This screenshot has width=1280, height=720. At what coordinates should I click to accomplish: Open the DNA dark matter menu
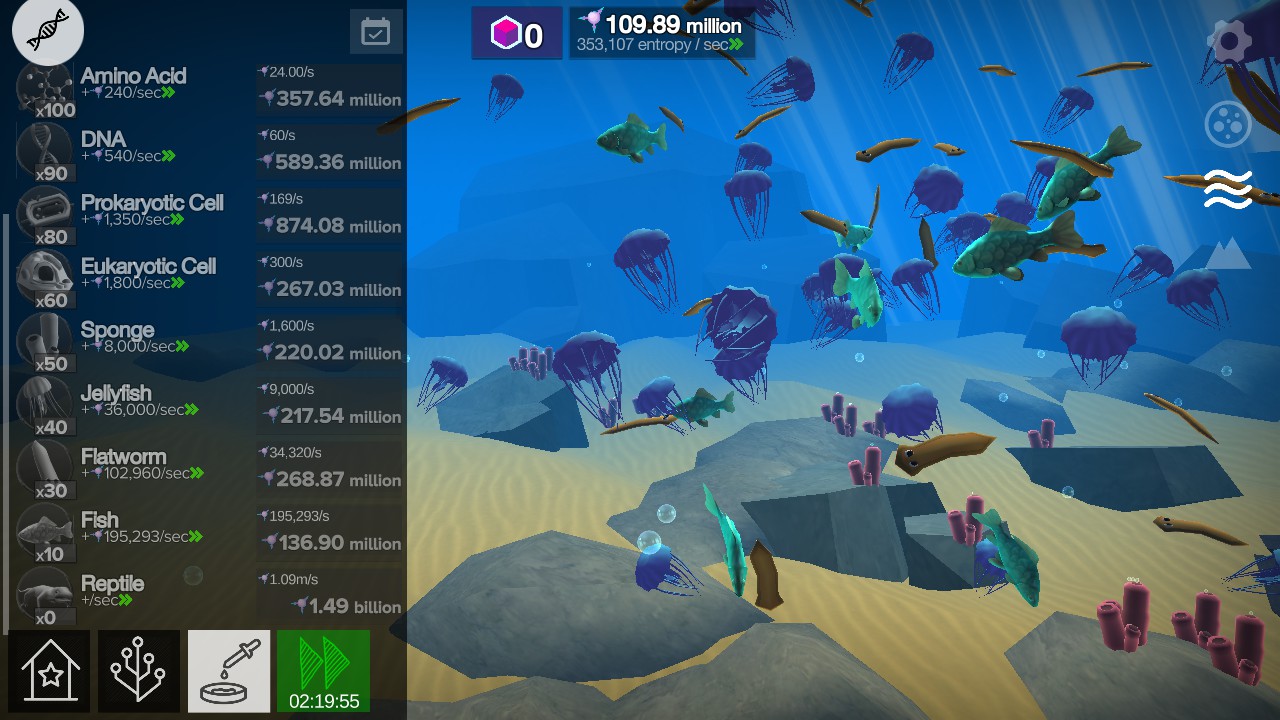[47, 30]
